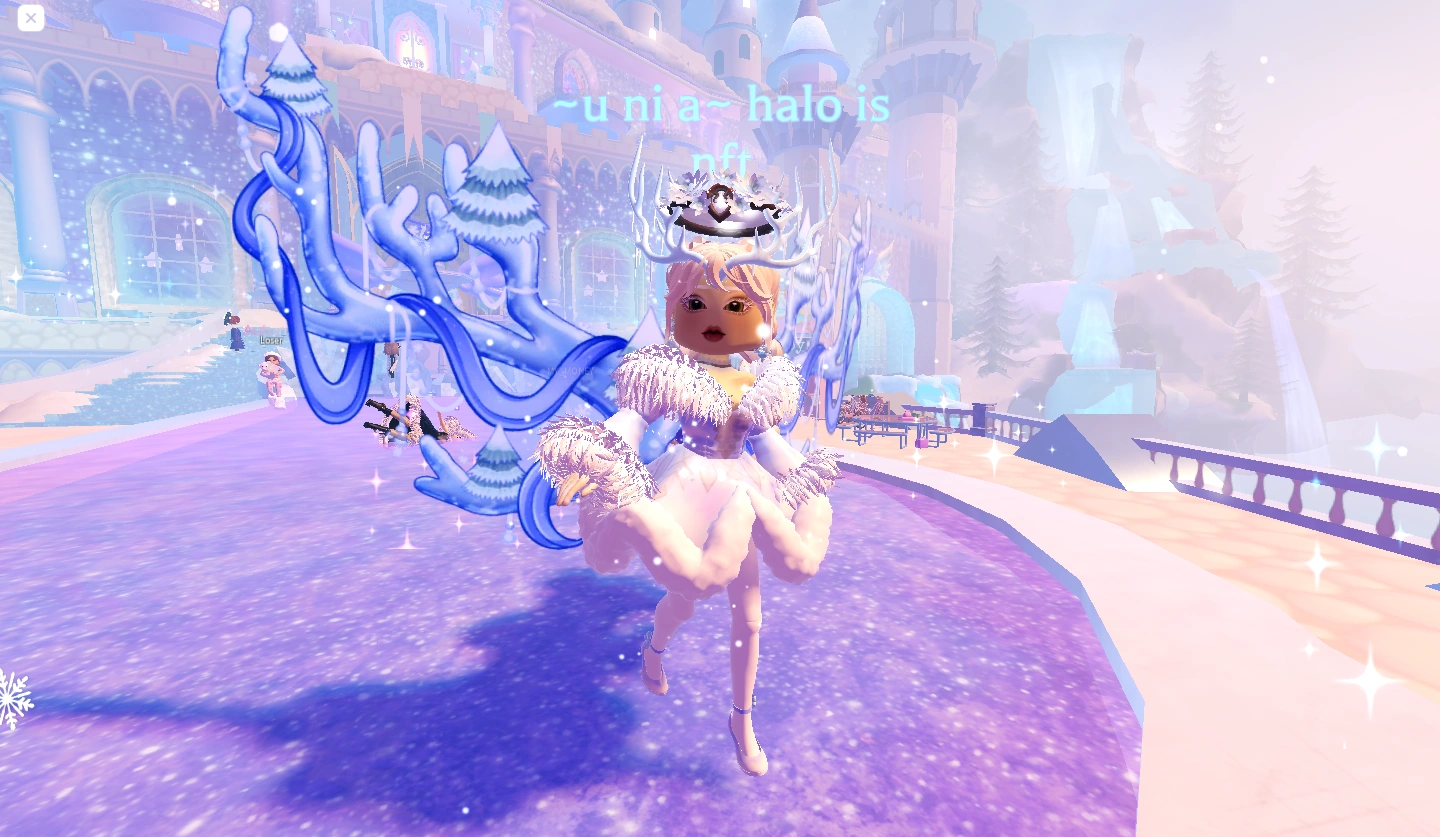Close the overlay using the X button
The height and width of the screenshot is (837, 1440).
point(29,18)
